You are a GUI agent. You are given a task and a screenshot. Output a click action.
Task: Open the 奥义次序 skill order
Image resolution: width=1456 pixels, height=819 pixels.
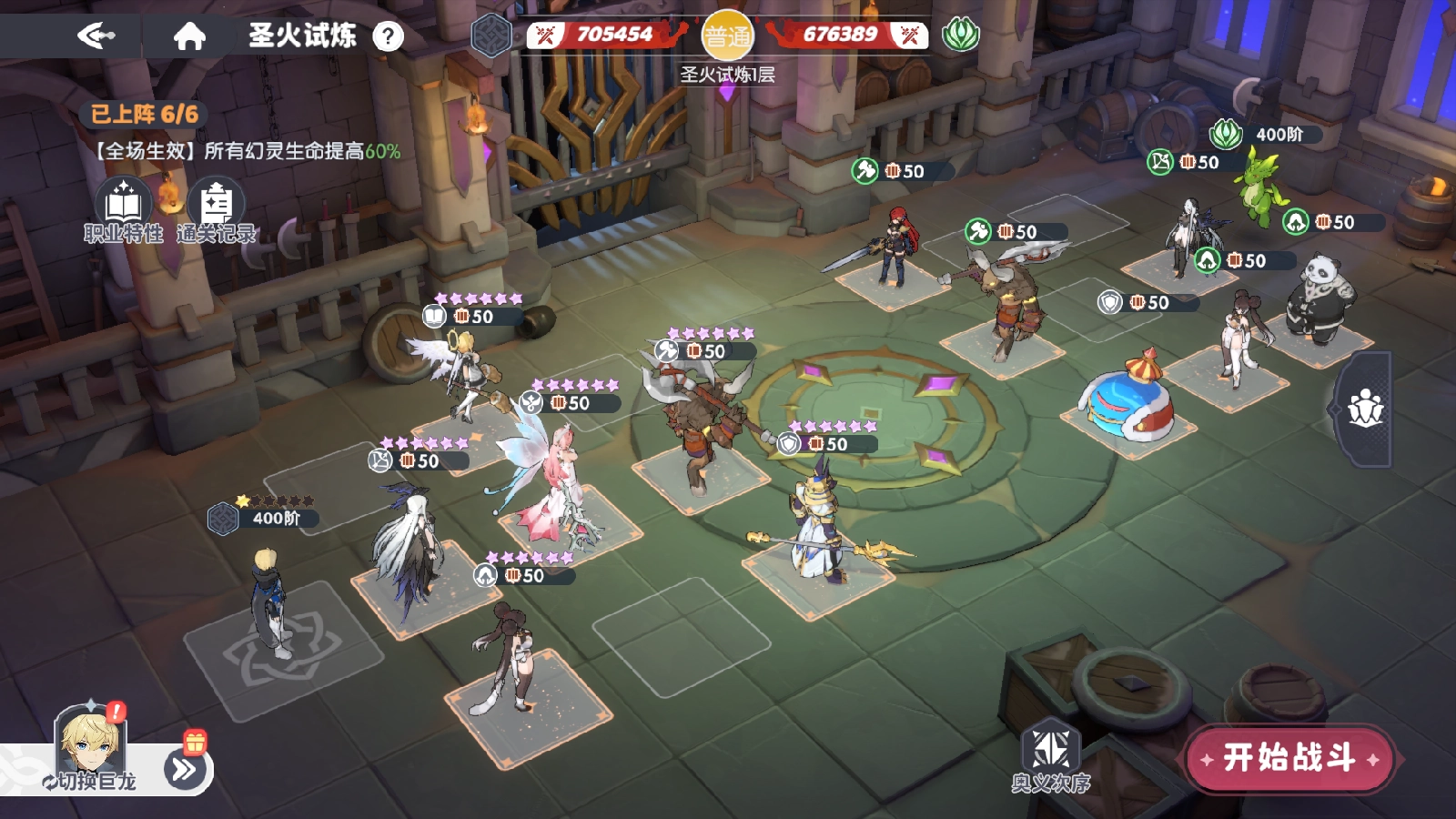click(x=1051, y=757)
